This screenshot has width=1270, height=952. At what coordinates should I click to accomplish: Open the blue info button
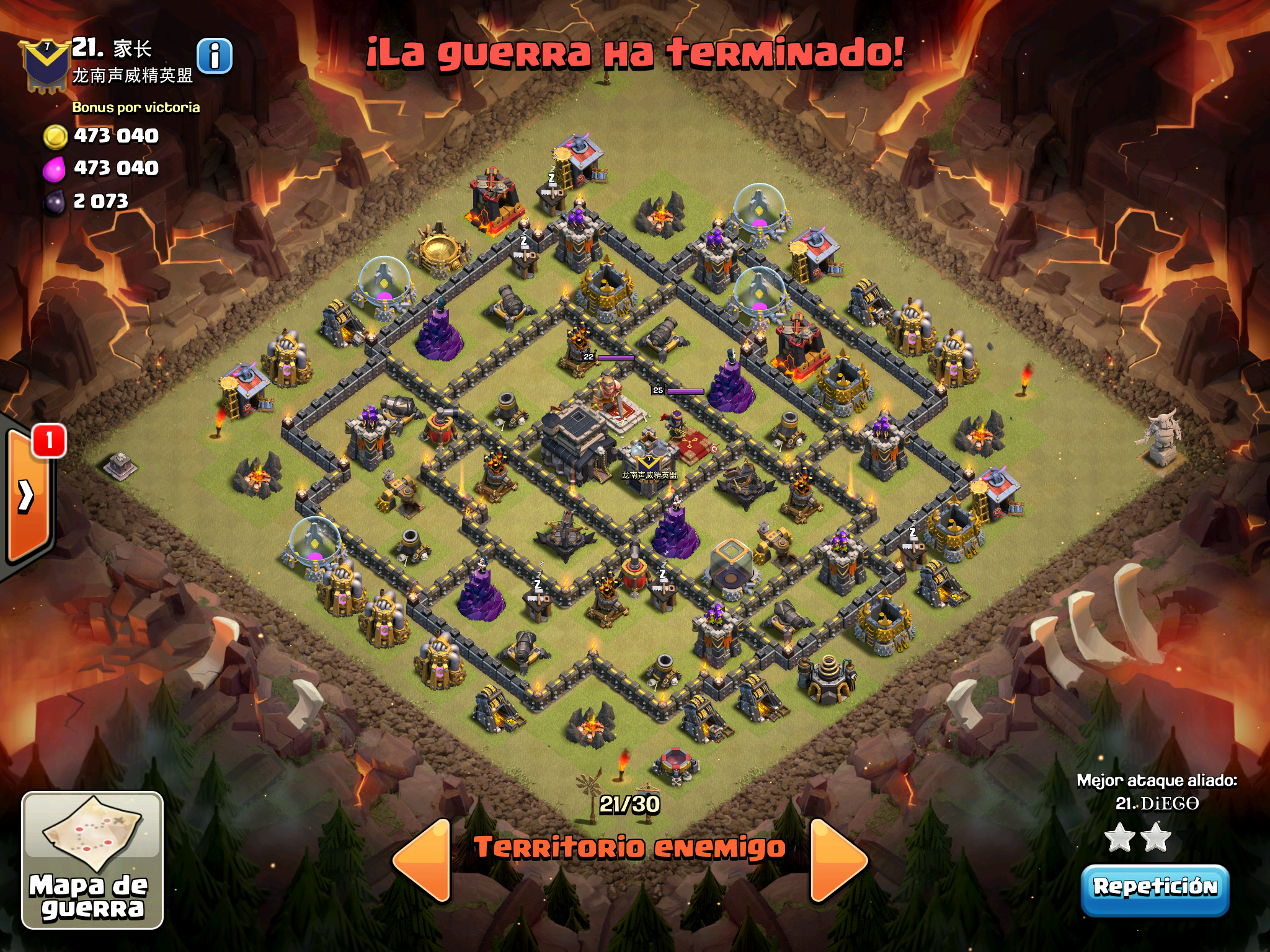tap(215, 56)
